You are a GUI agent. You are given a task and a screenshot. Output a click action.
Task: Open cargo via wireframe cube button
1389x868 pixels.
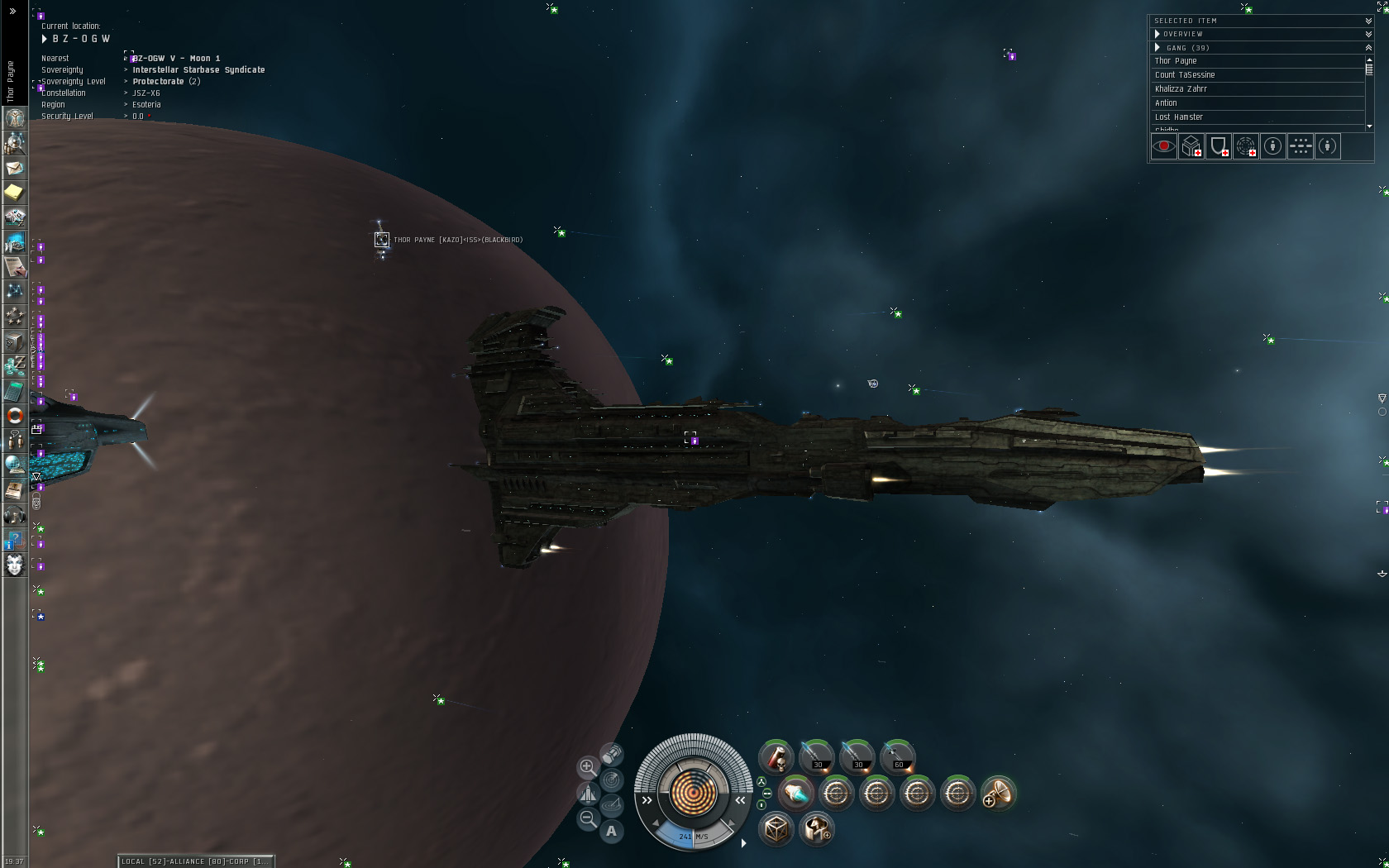(776, 828)
